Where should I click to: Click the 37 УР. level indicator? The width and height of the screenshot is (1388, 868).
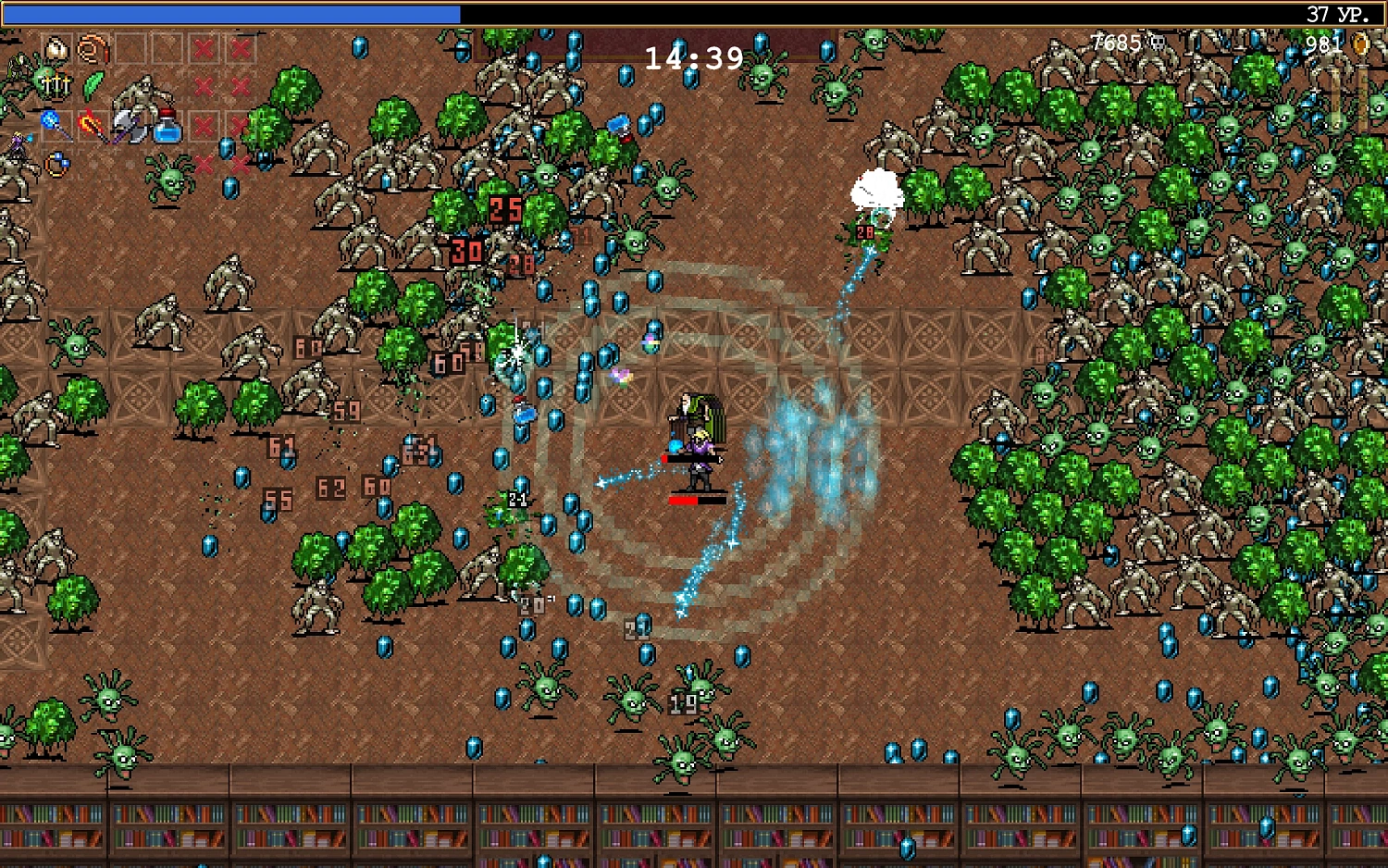tap(1336, 13)
